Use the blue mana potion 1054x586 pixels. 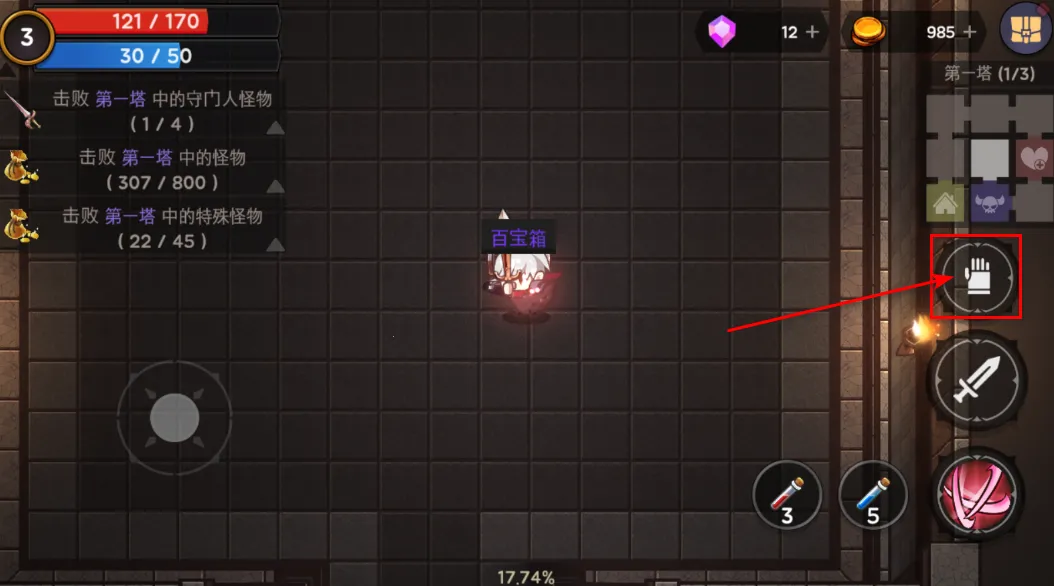pyautogui.click(x=873, y=495)
